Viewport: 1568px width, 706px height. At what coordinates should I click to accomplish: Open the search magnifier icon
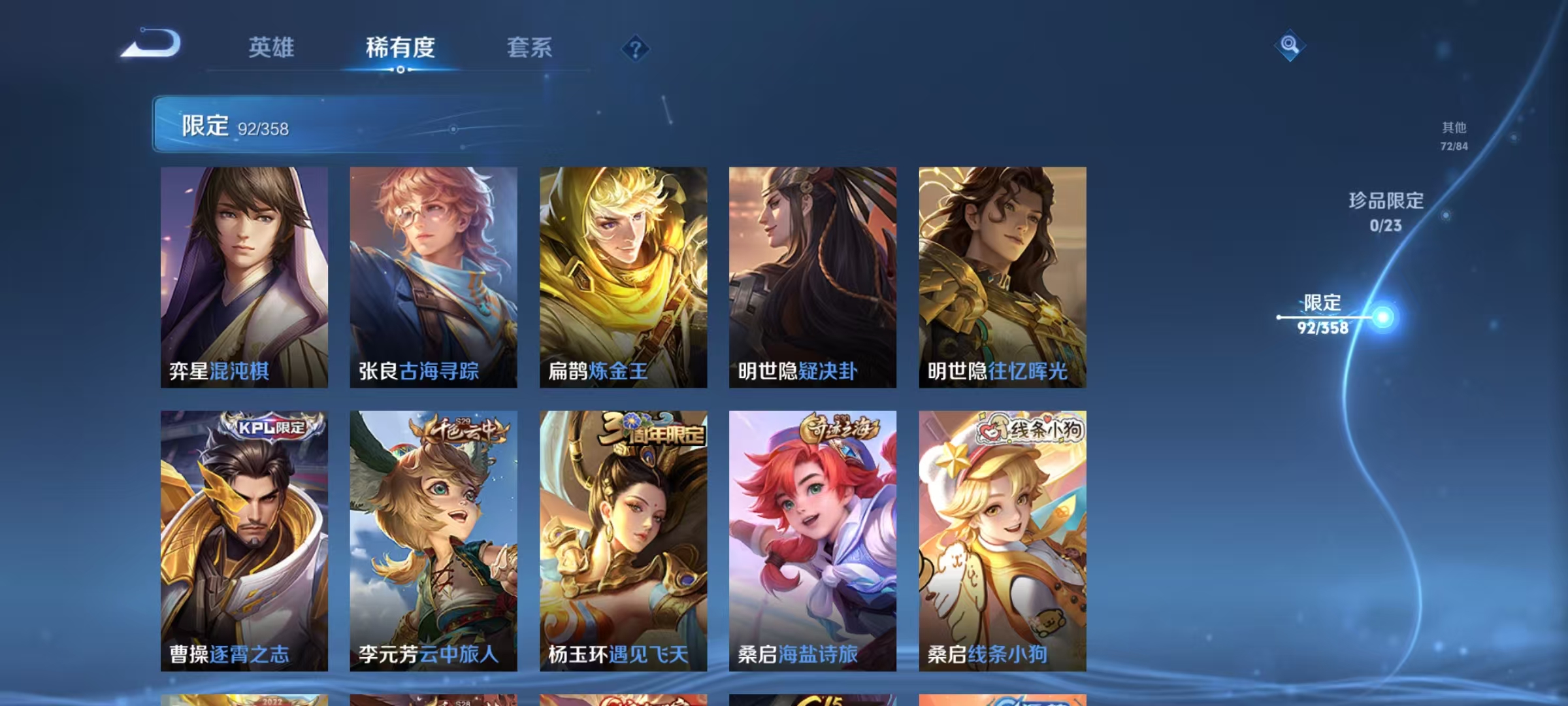coord(1288,44)
